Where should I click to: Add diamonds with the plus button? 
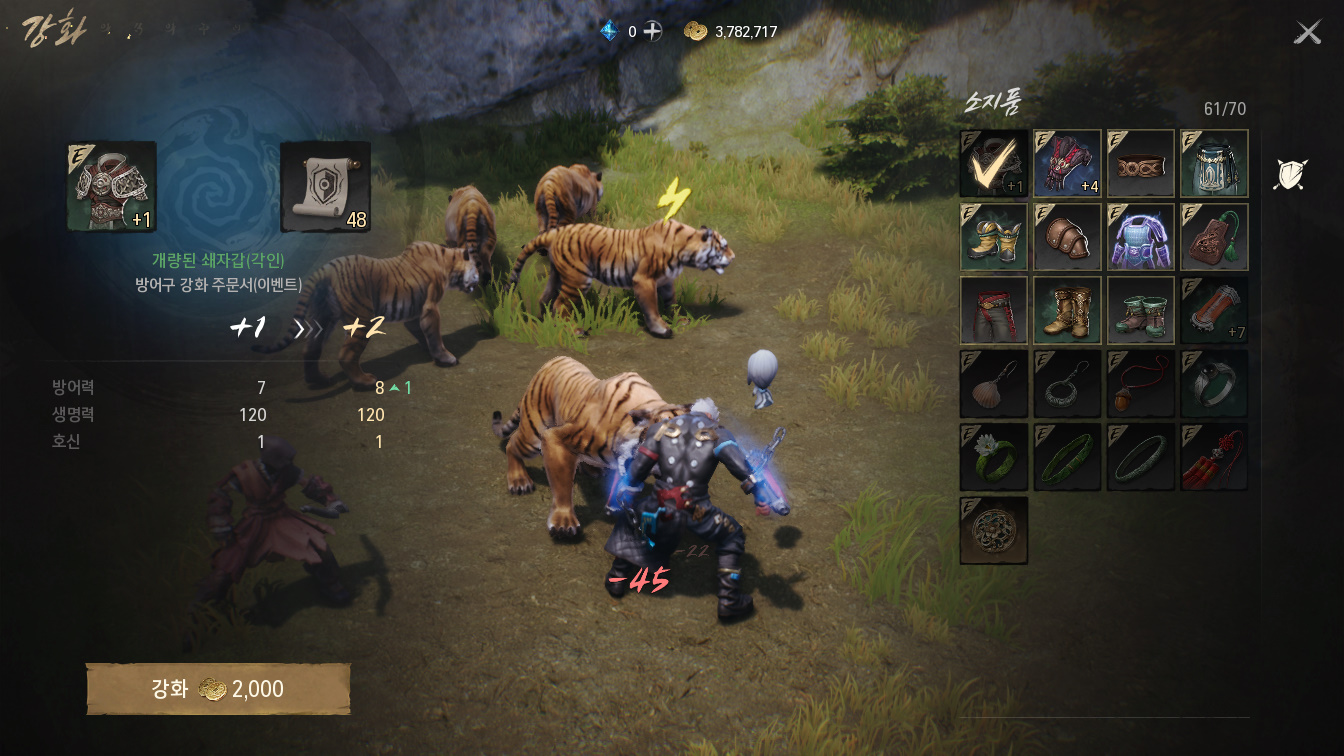[x=652, y=31]
